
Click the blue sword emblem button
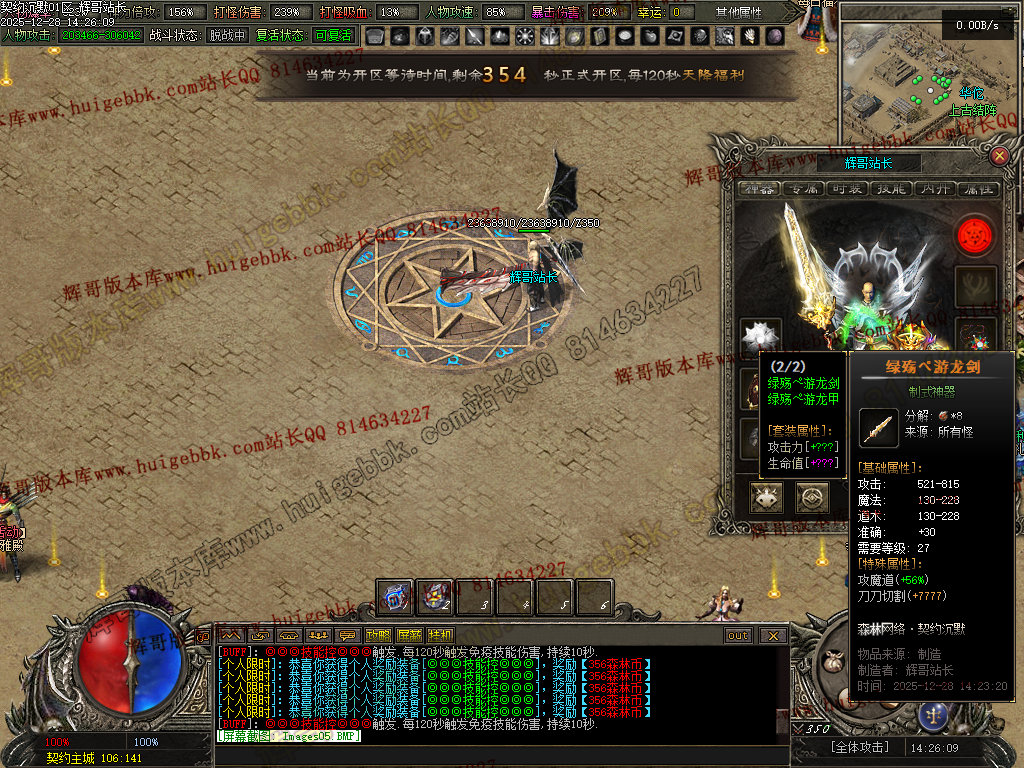pyautogui.click(x=935, y=713)
